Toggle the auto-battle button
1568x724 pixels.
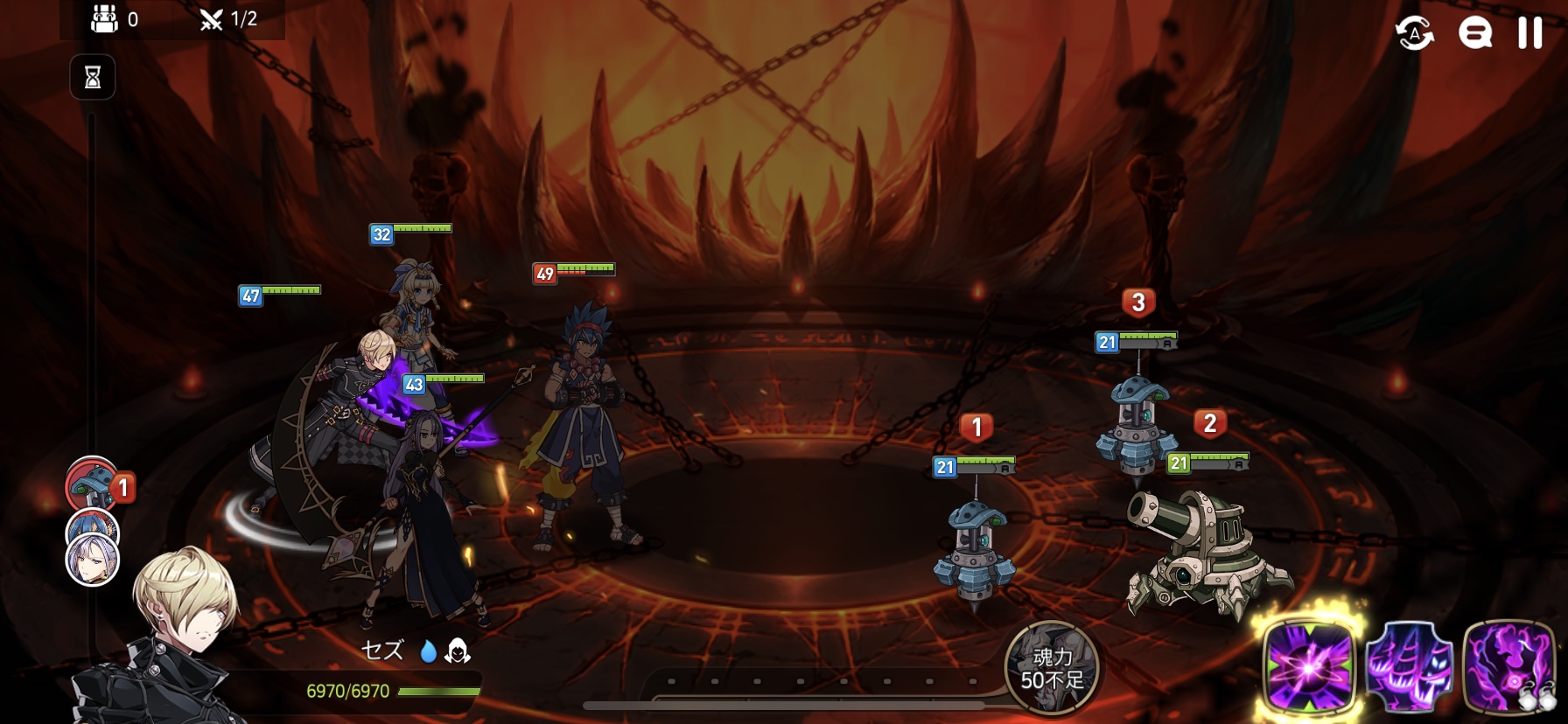click(1414, 33)
